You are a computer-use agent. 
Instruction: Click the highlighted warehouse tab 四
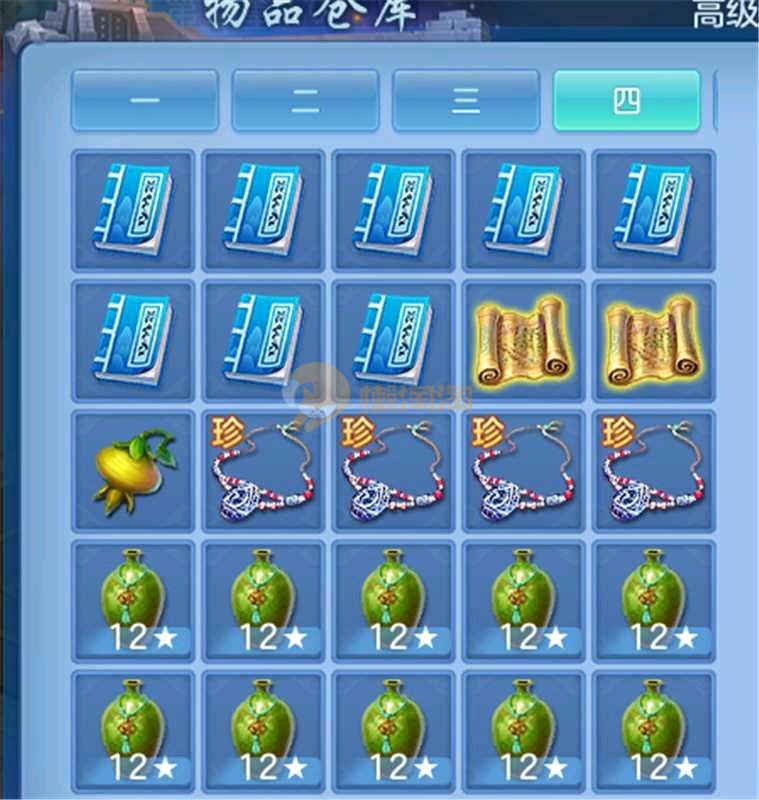(626, 100)
